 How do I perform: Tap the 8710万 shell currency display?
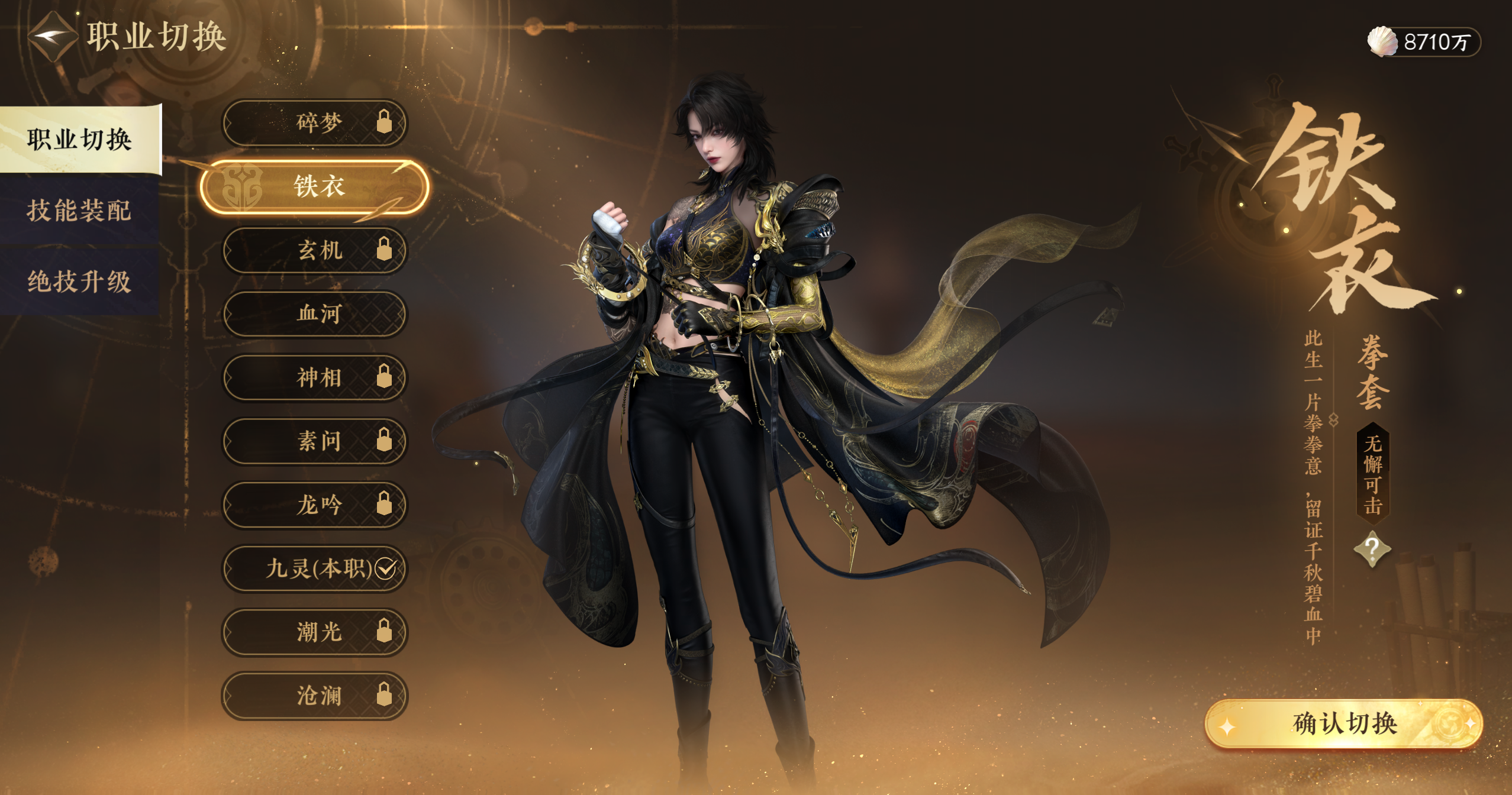coord(1423,42)
